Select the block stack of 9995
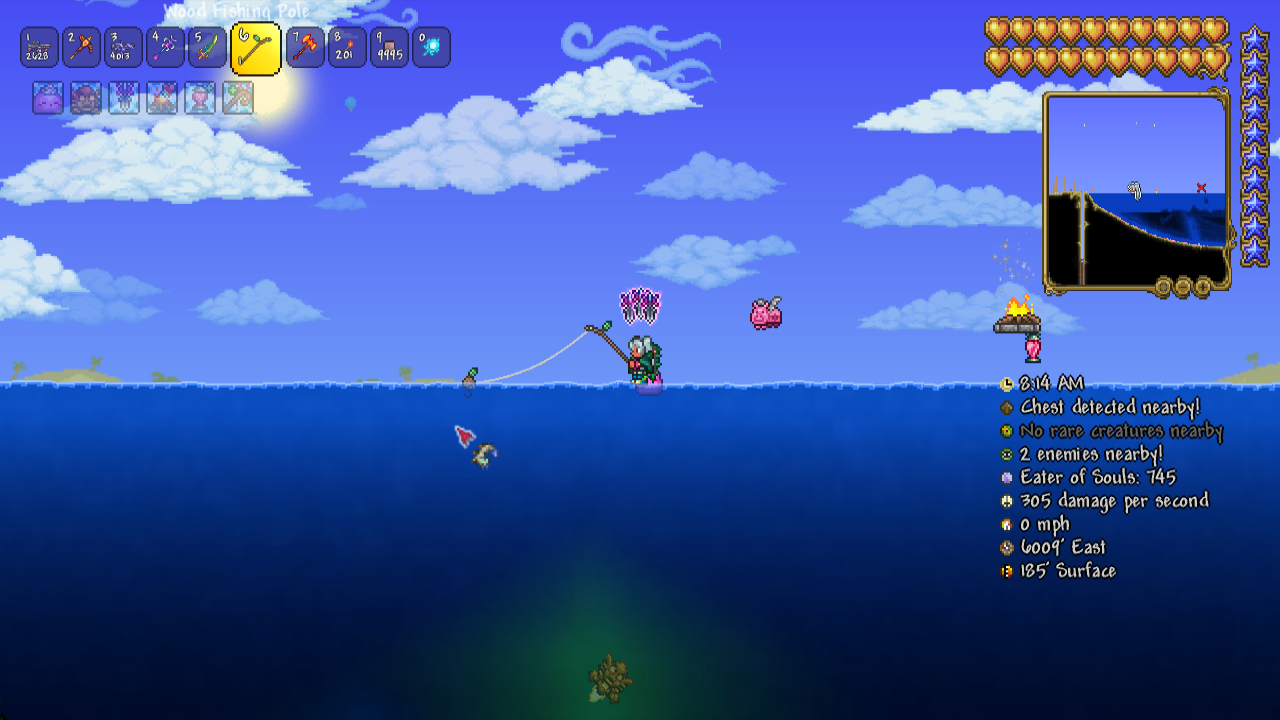The image size is (1280, 720). coord(389,48)
